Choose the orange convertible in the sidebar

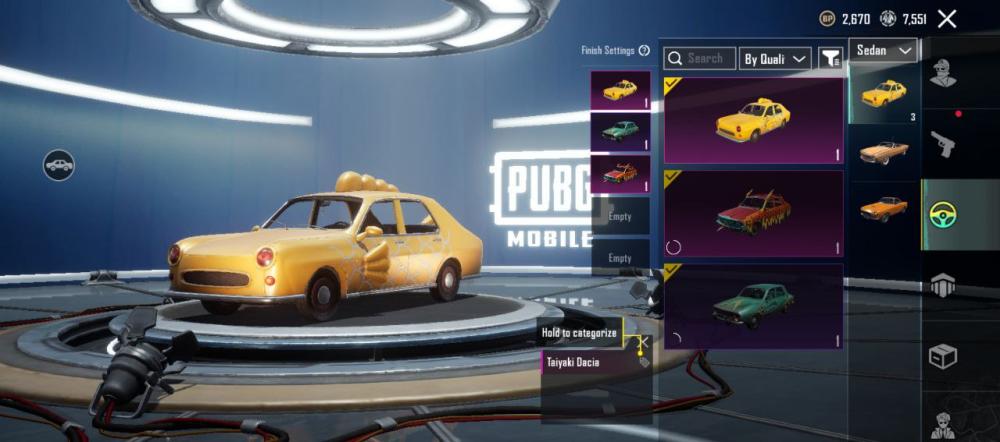884,151
